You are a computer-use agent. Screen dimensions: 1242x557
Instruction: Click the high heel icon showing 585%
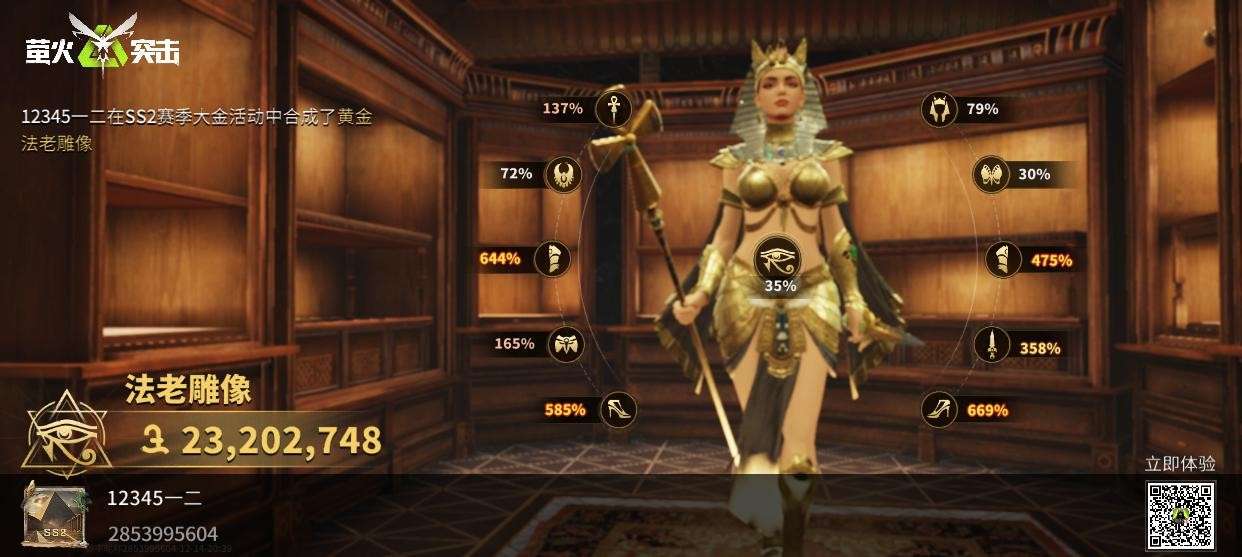[x=616, y=409]
